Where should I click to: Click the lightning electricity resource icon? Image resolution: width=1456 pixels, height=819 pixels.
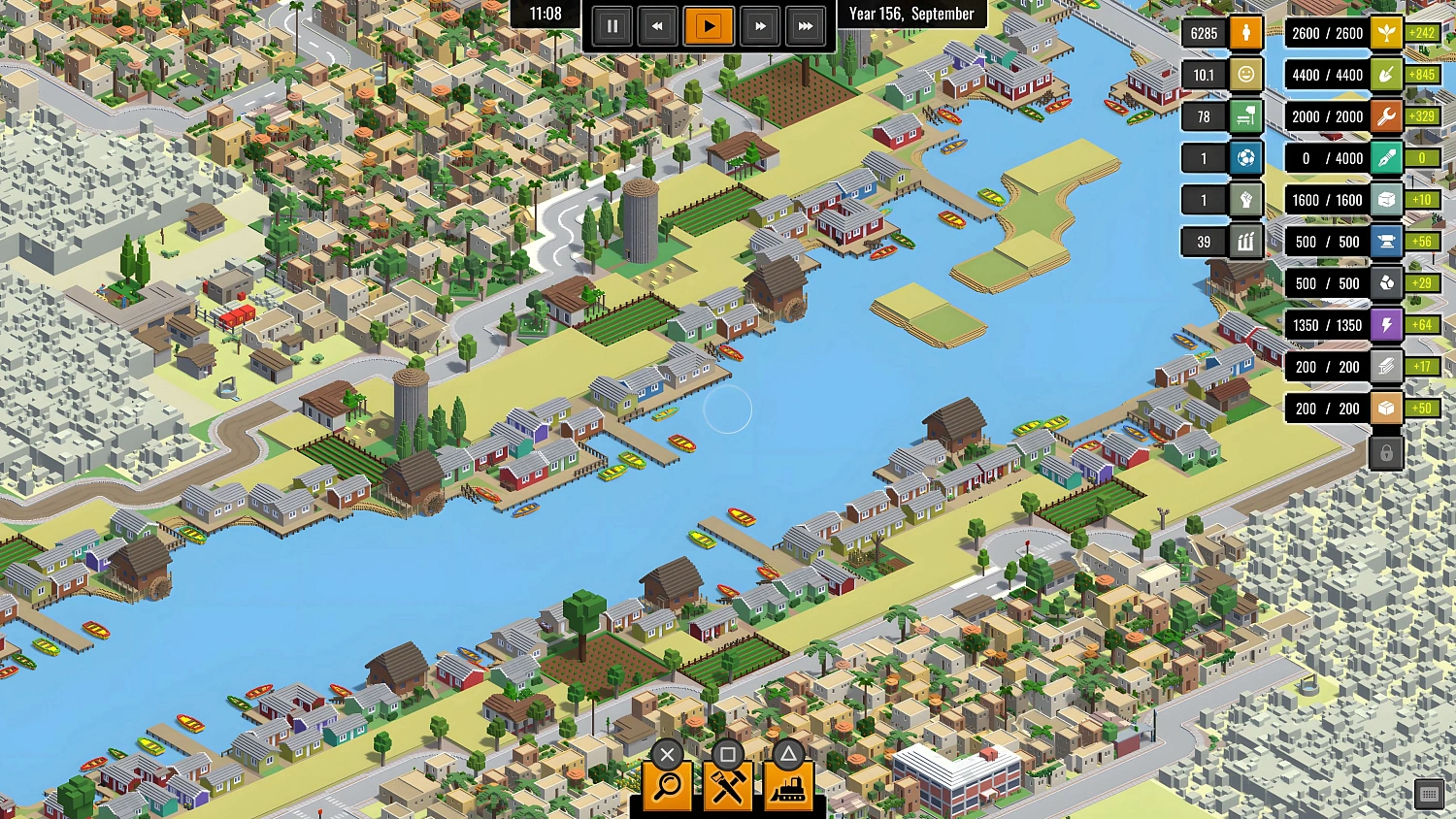tap(1386, 325)
